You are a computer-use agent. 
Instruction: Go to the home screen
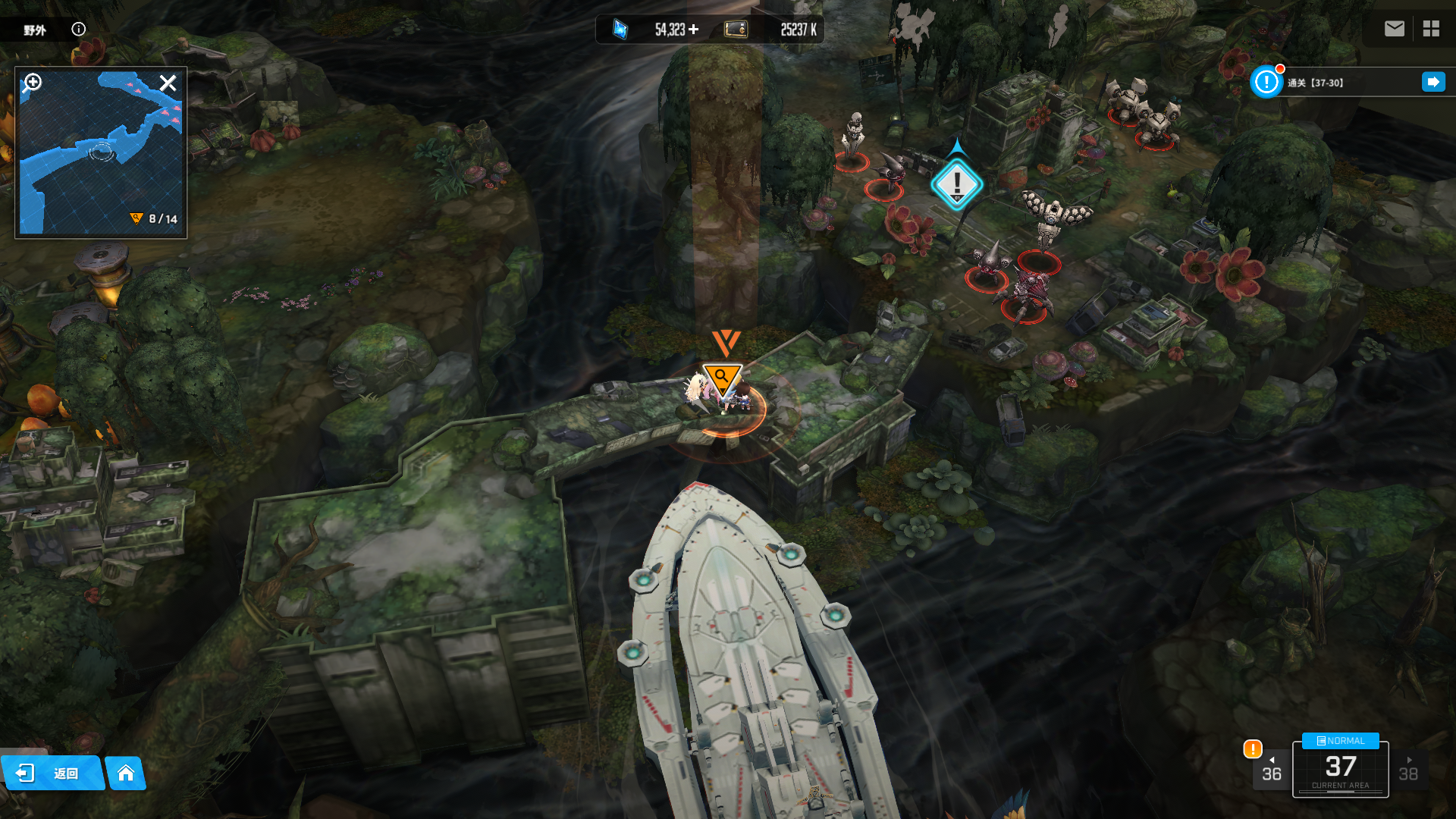(126, 773)
